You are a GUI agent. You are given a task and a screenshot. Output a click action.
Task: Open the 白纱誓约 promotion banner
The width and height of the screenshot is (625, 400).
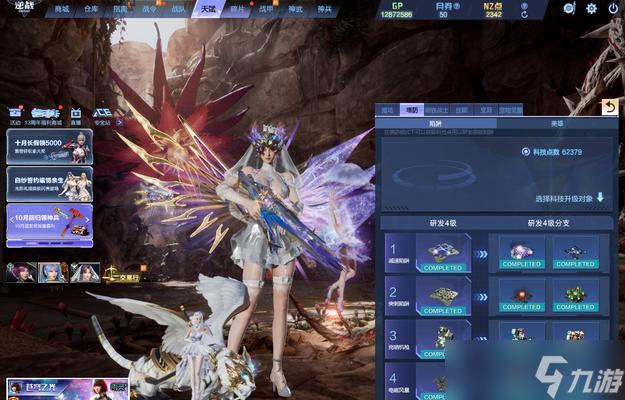tap(49, 184)
